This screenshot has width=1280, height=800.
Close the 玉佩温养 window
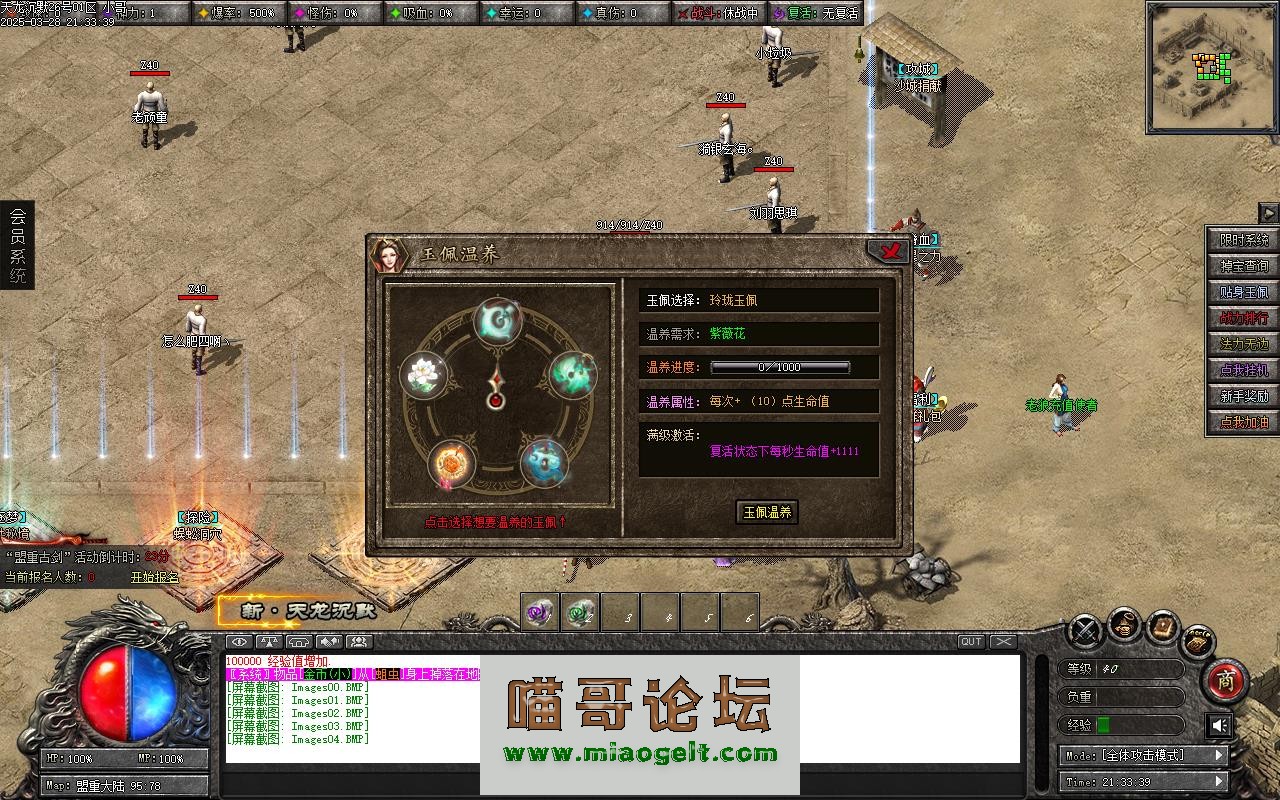click(x=887, y=250)
